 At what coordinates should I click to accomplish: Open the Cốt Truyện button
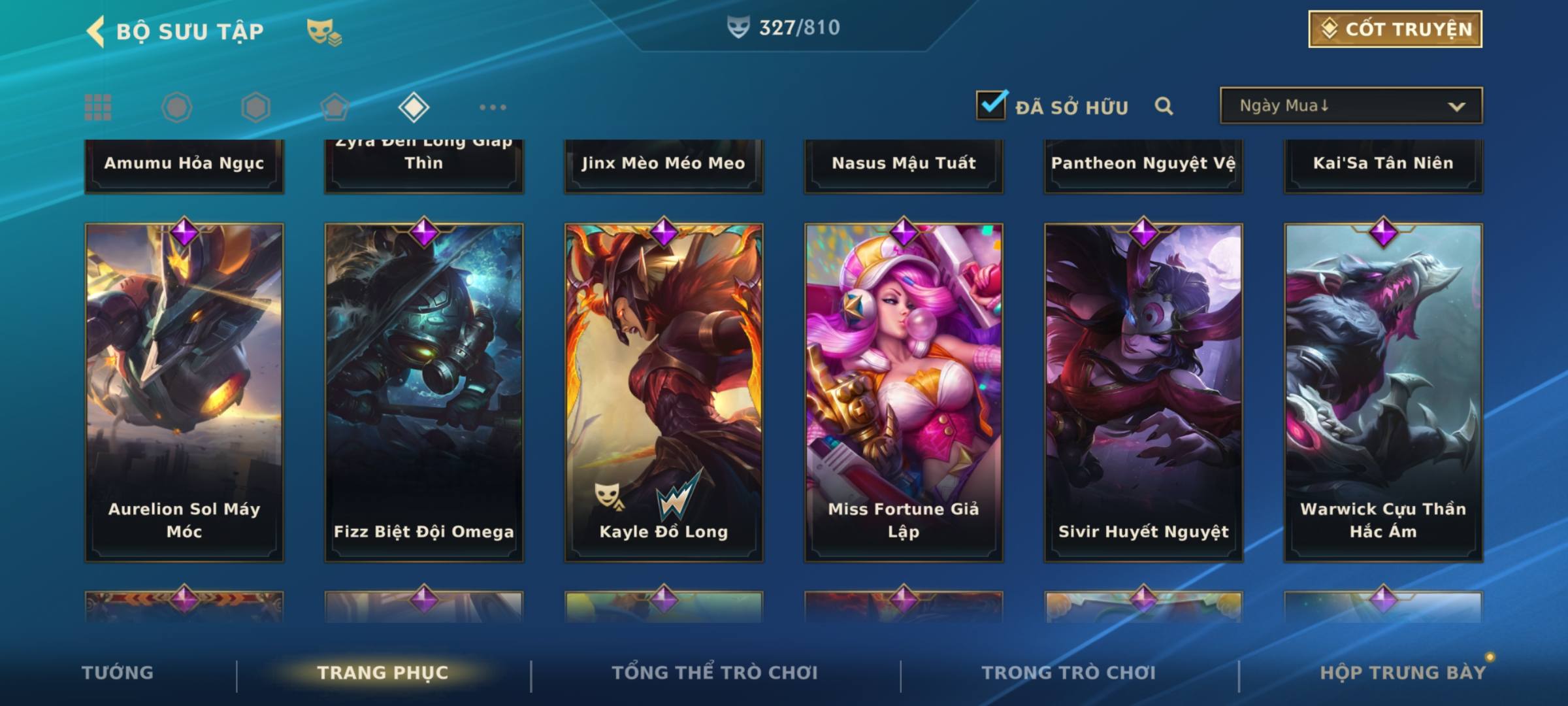1394,29
